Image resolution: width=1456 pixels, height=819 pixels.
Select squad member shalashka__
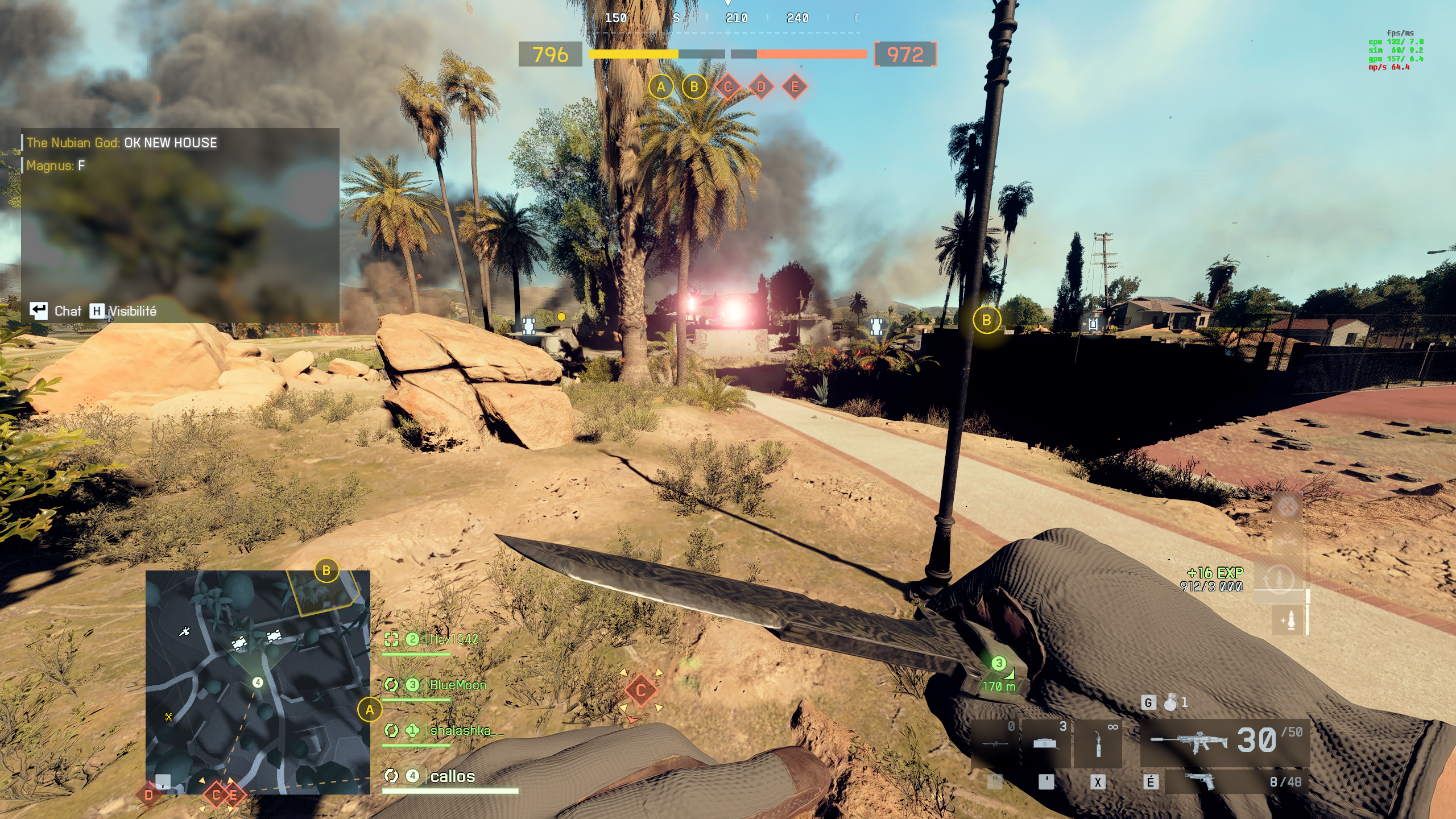point(466,730)
